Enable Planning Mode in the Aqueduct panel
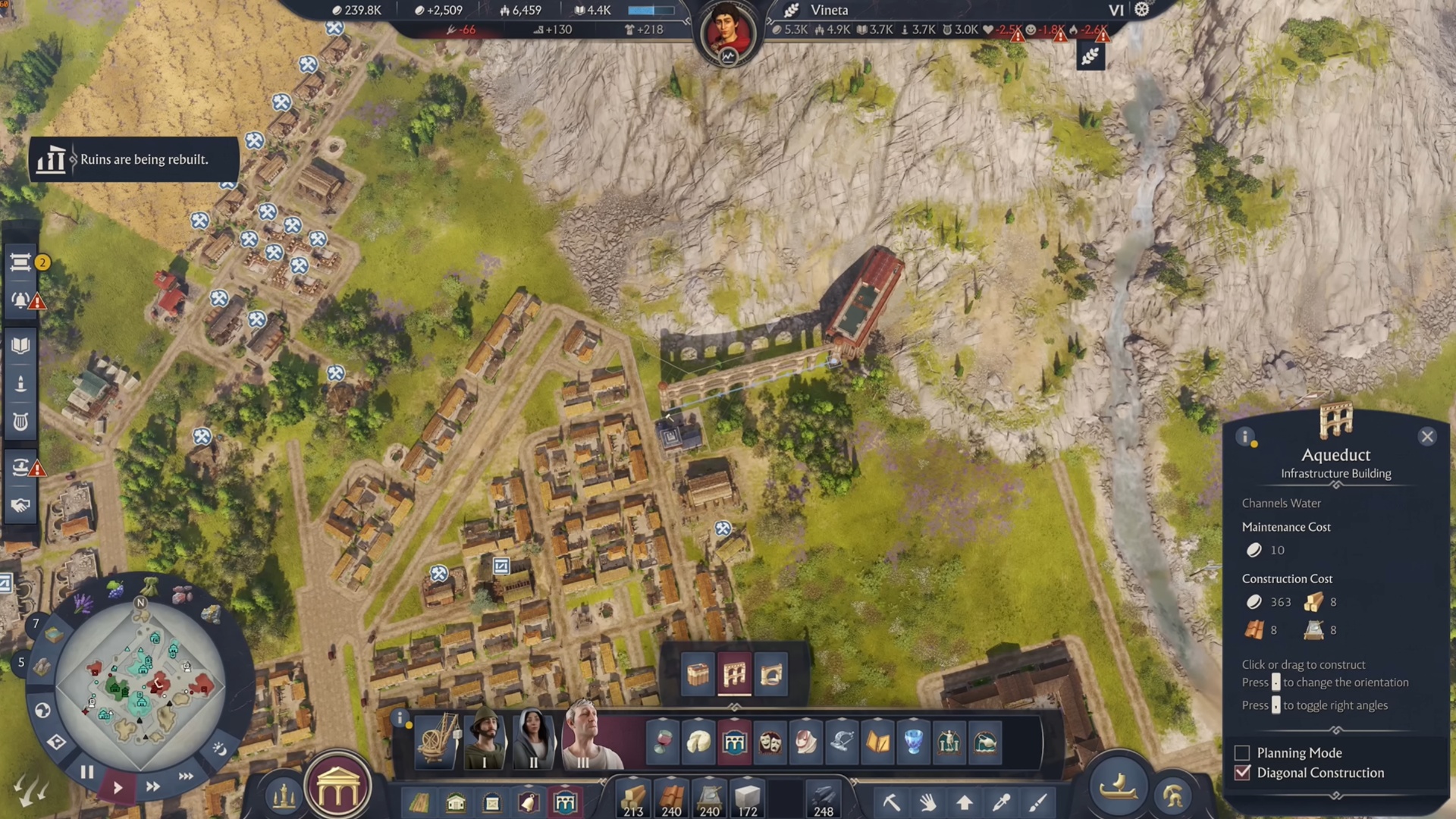The width and height of the screenshot is (1456, 819). point(1241,752)
